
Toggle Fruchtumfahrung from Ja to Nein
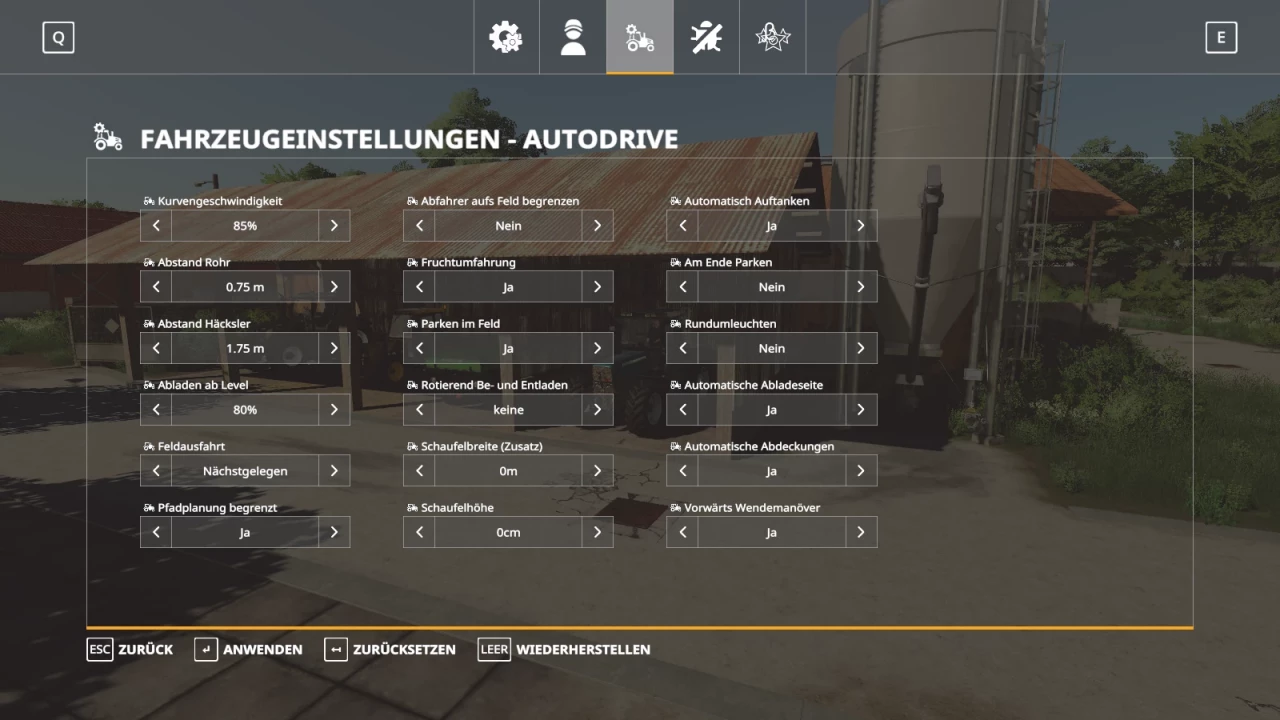(x=597, y=287)
